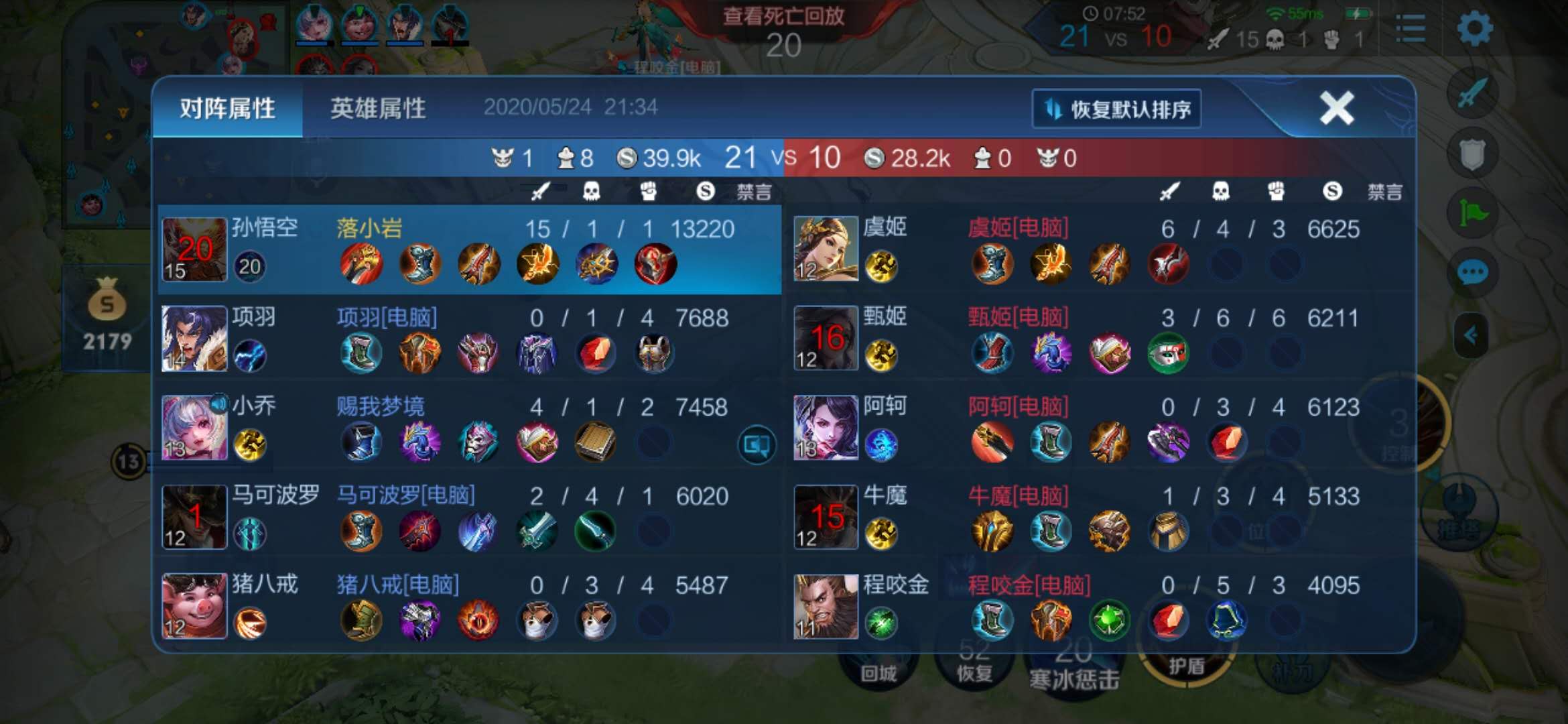Click the 恢复默认排序 button
This screenshot has width=1568, height=724.
coord(1116,109)
